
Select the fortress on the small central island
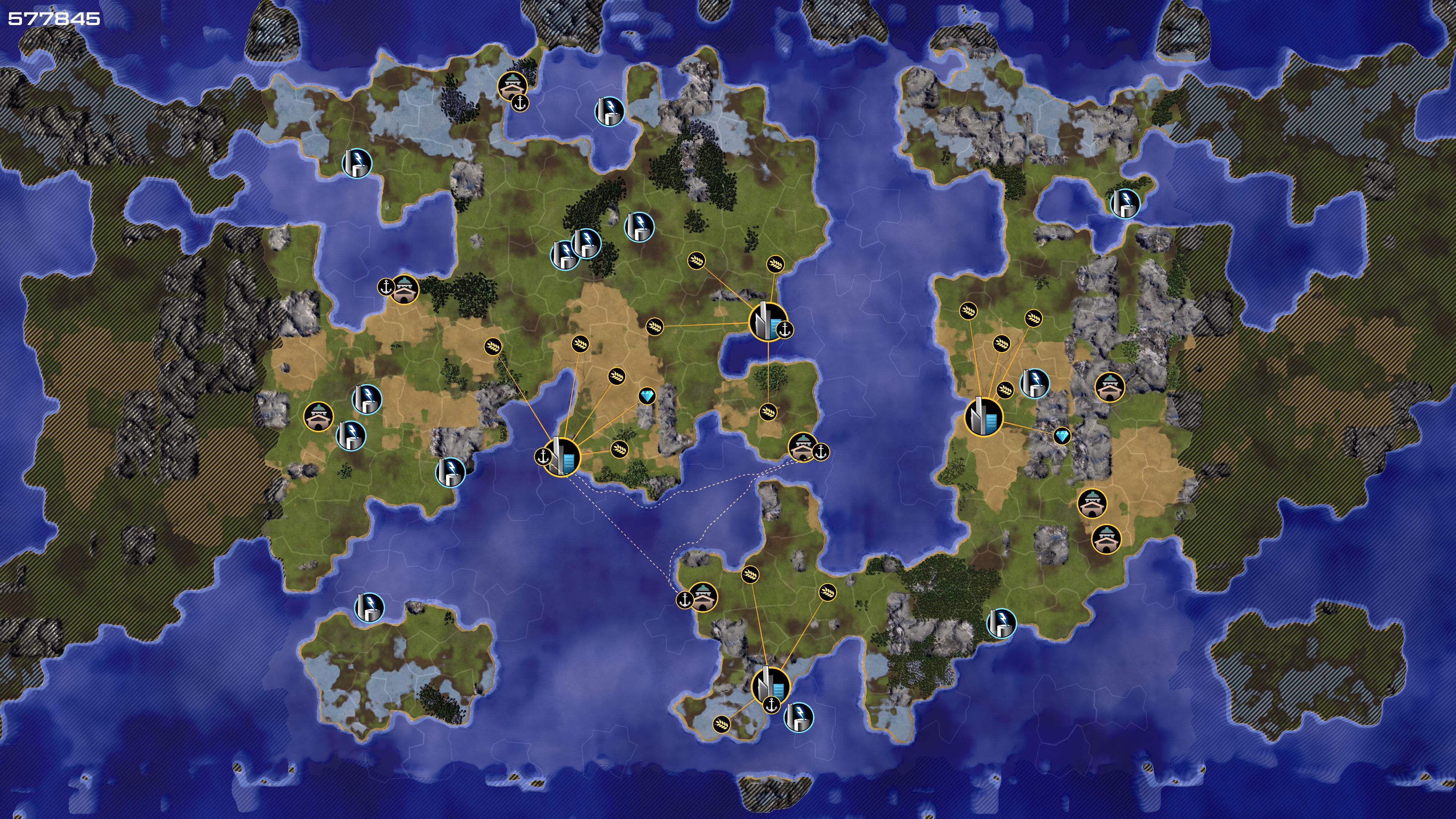[802, 447]
